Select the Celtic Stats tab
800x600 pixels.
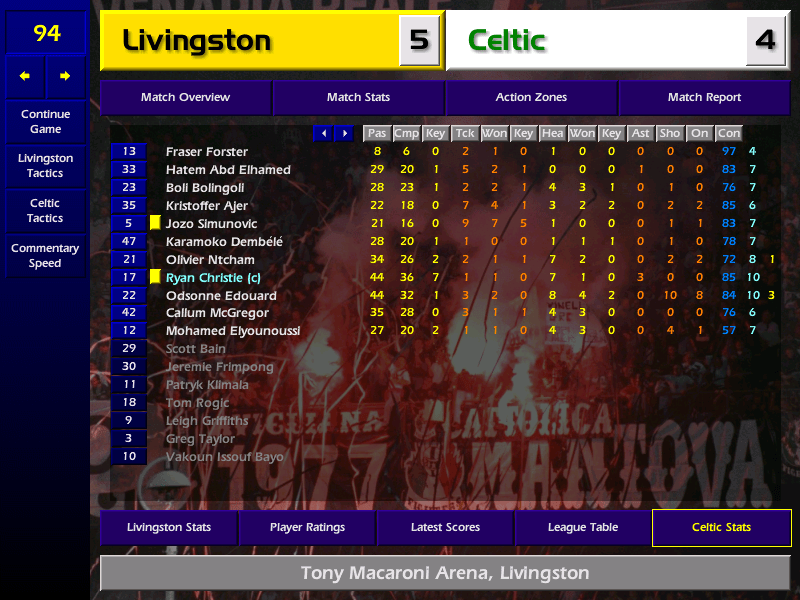[721, 528]
